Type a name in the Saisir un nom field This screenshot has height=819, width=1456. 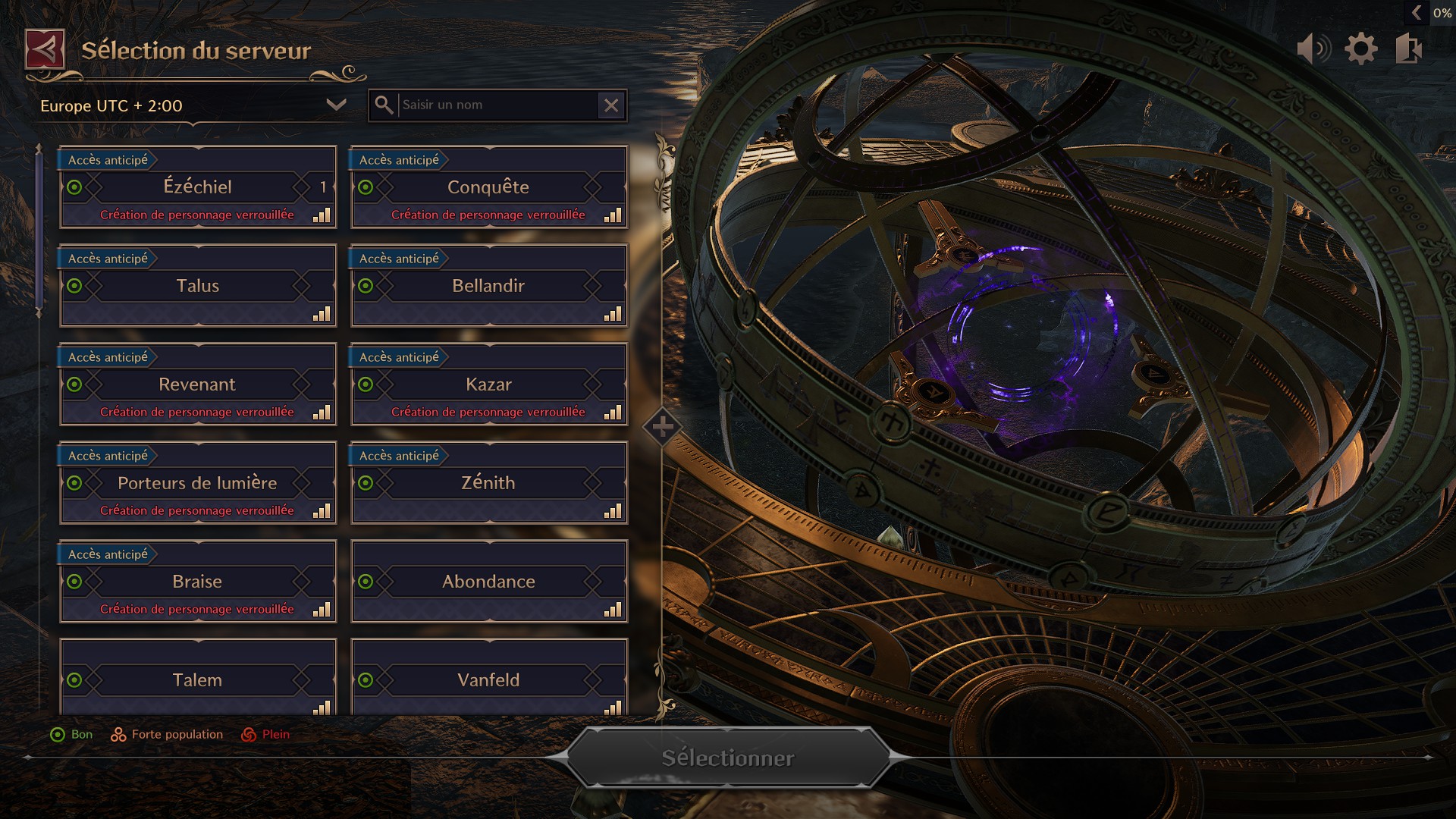493,105
